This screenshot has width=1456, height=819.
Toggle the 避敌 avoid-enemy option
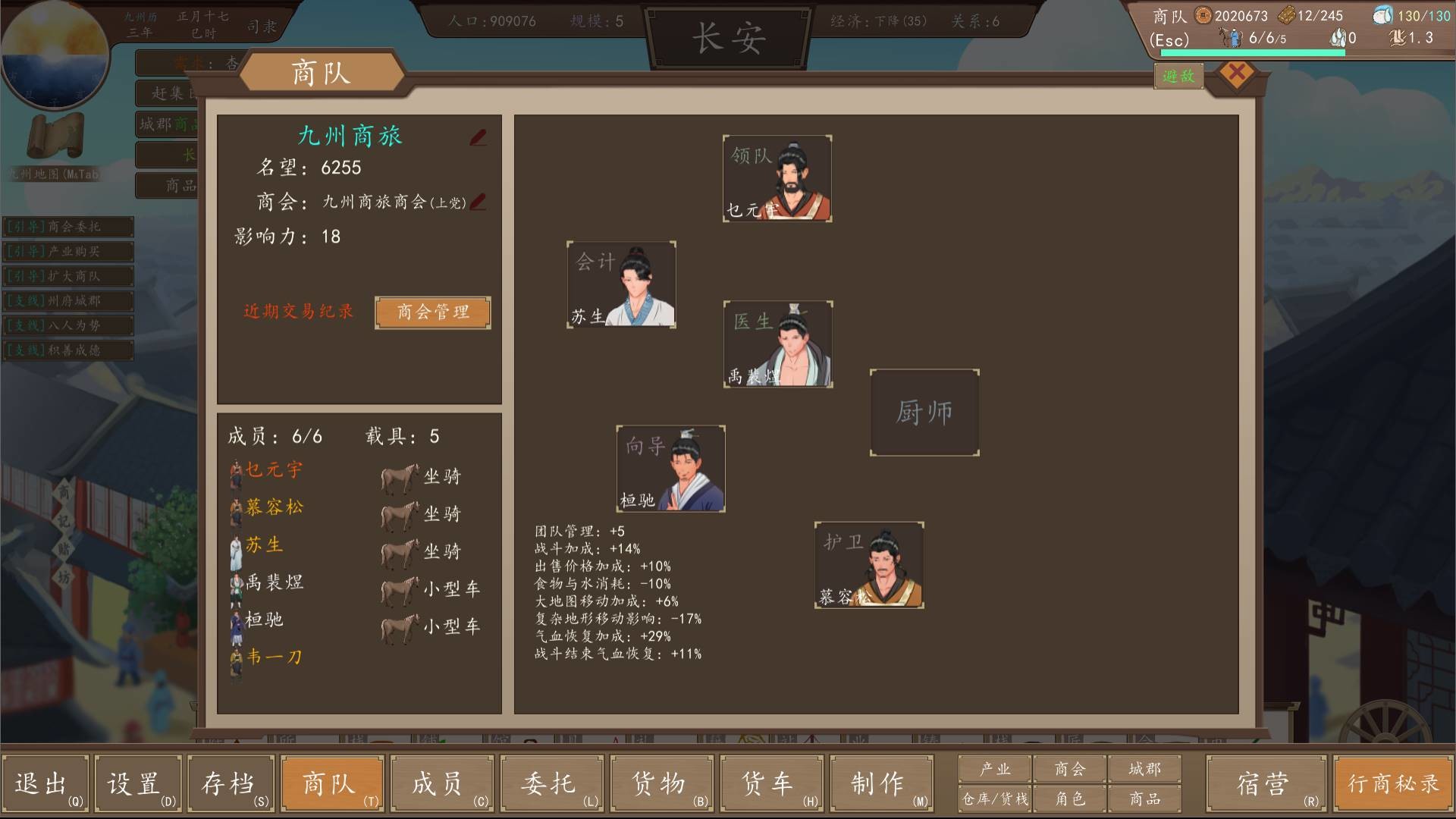(x=1180, y=77)
